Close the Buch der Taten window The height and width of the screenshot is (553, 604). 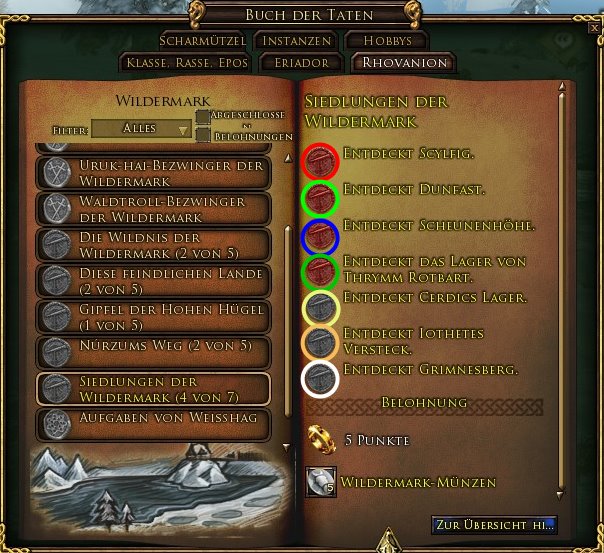coord(594,29)
